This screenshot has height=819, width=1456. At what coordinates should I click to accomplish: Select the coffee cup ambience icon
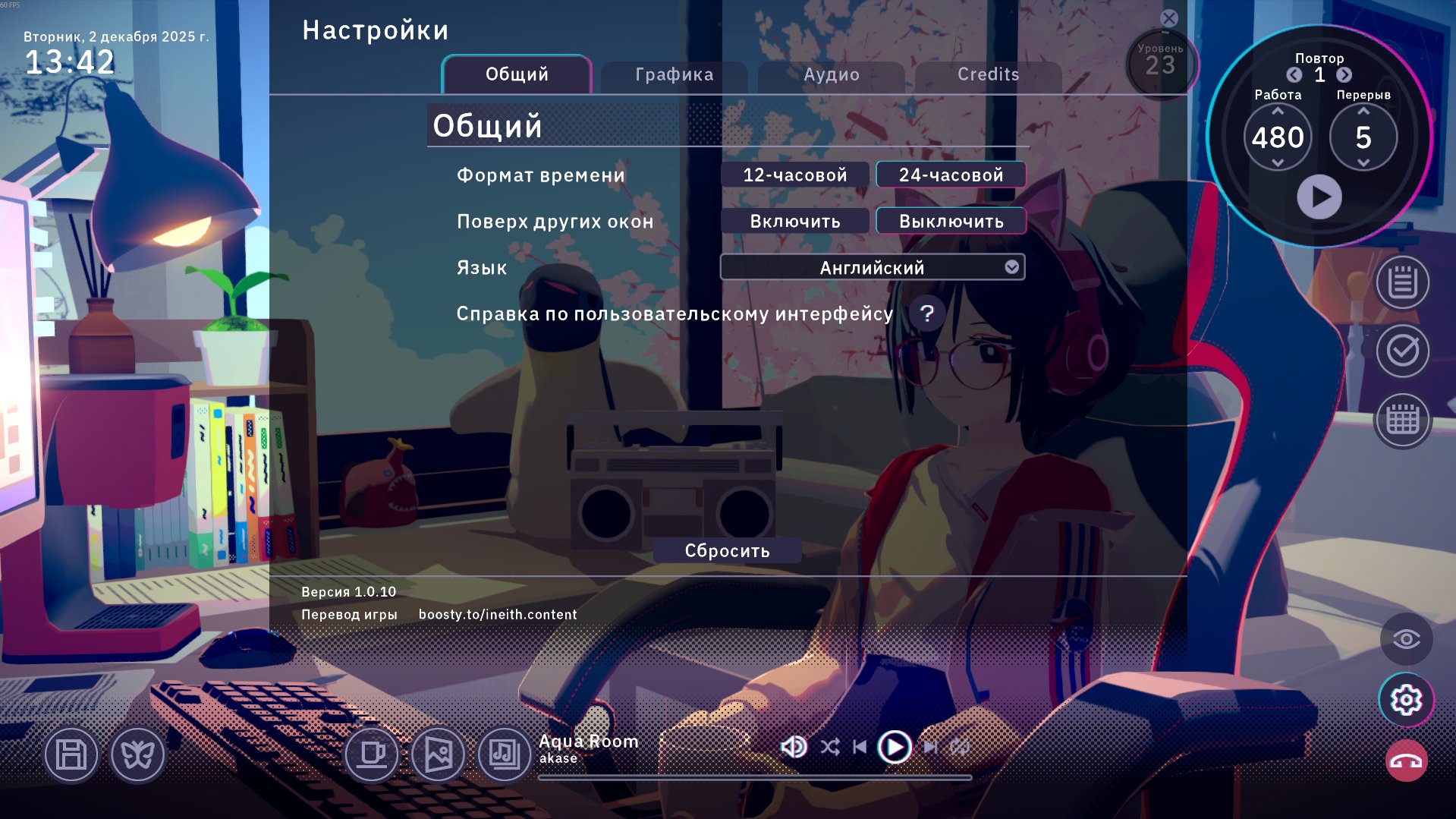tap(372, 755)
